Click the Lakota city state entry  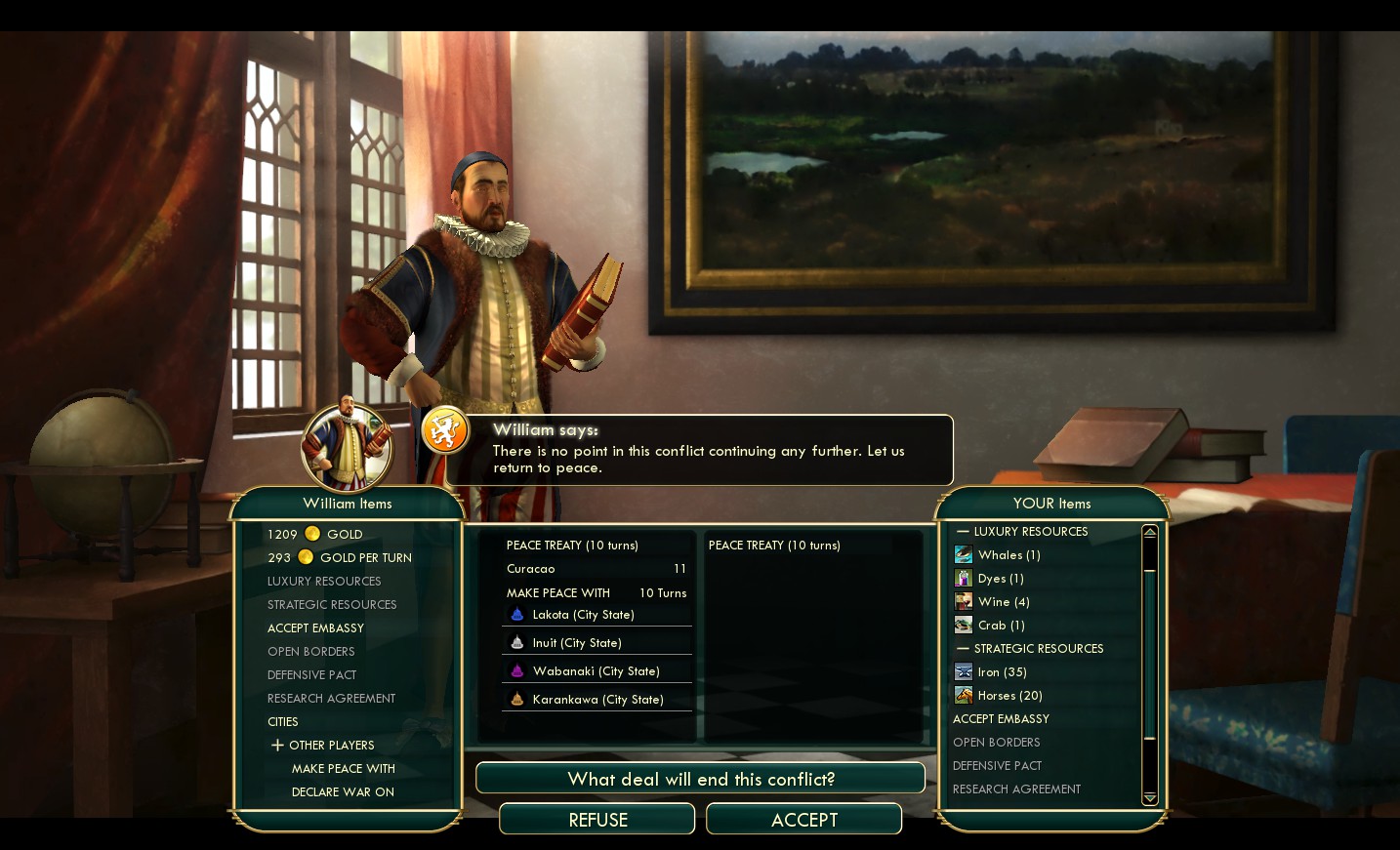click(x=583, y=615)
